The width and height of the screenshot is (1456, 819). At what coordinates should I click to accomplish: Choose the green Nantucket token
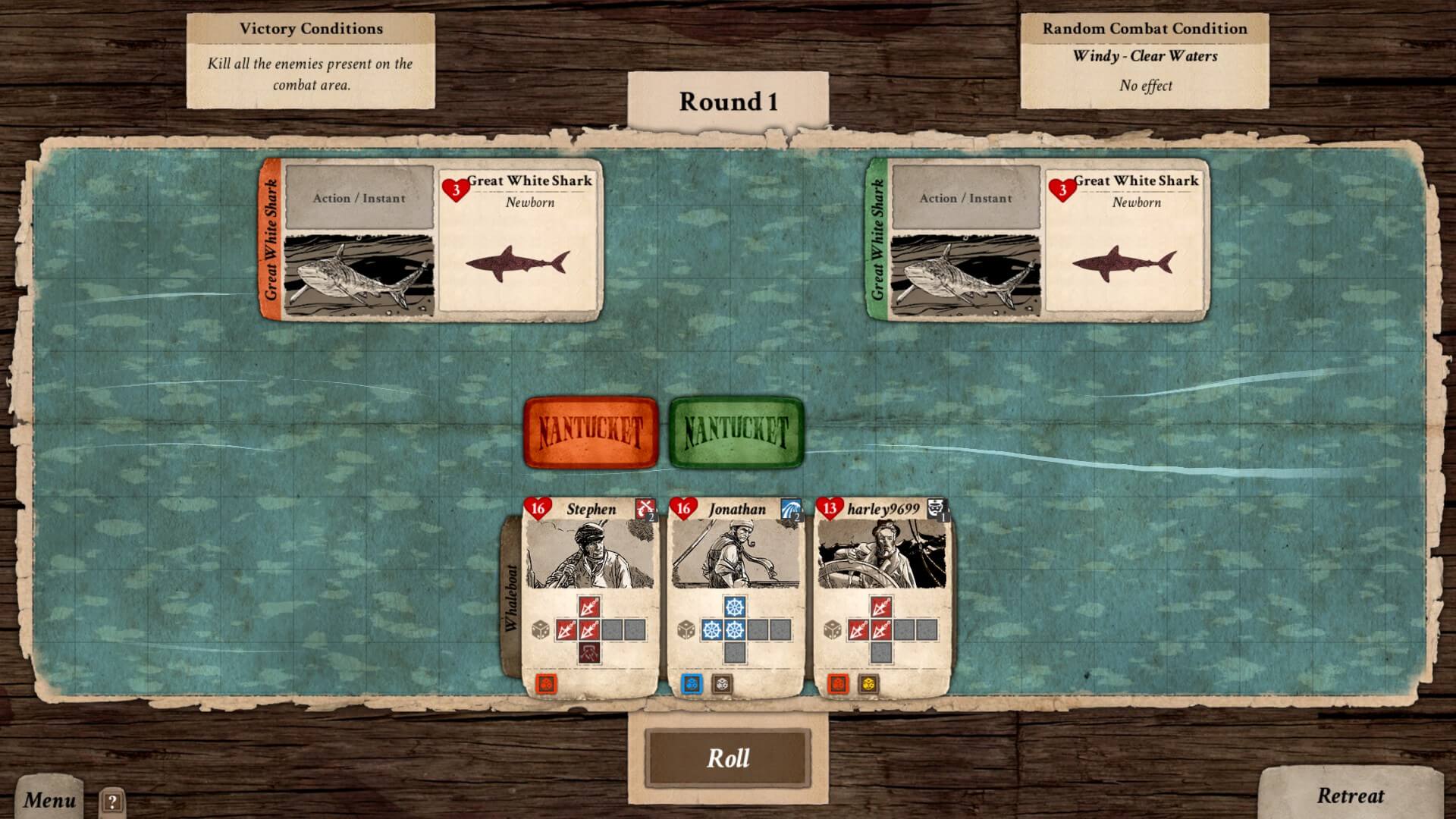tap(736, 432)
